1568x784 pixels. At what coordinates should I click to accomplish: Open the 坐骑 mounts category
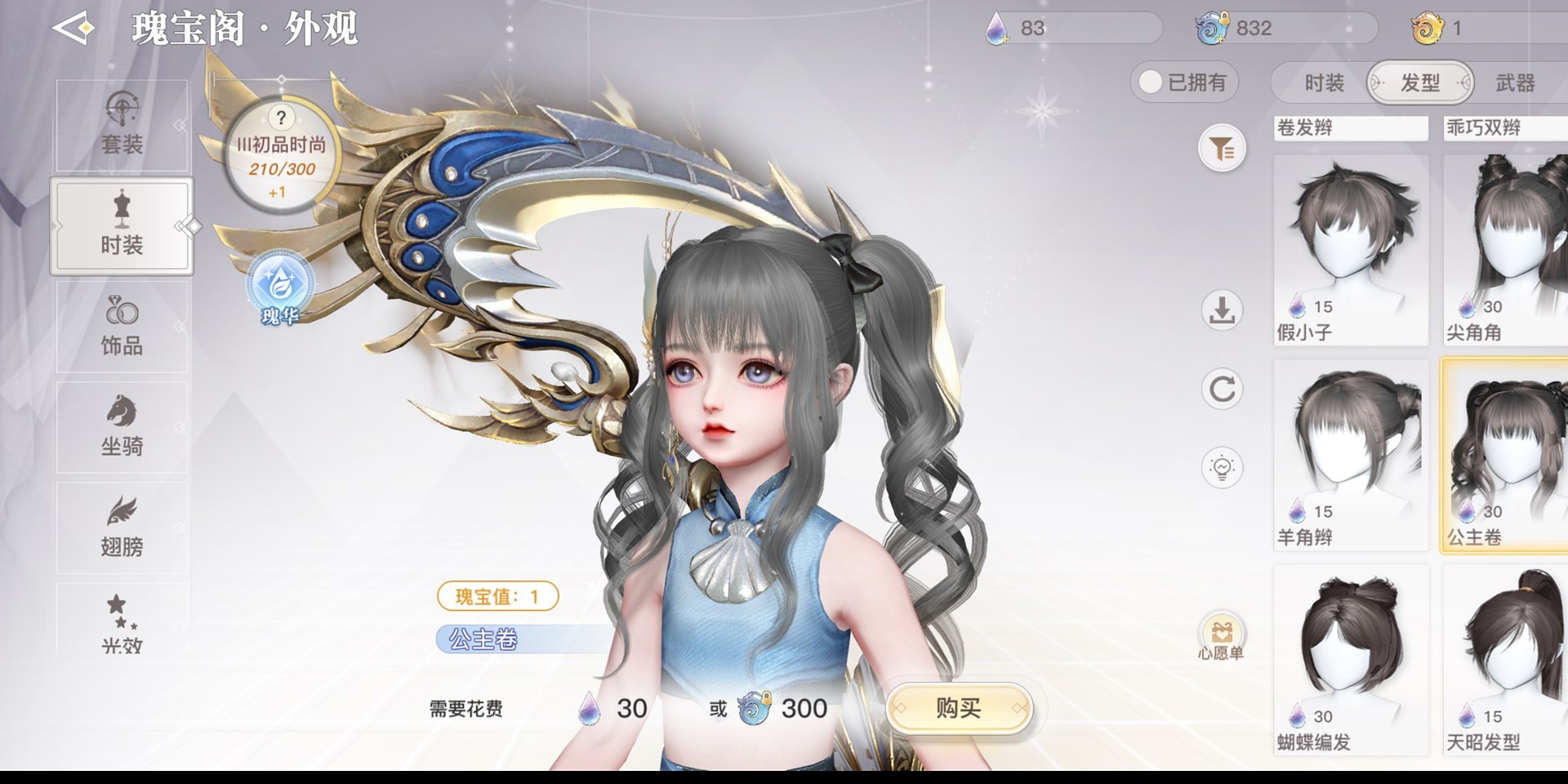tap(122, 426)
